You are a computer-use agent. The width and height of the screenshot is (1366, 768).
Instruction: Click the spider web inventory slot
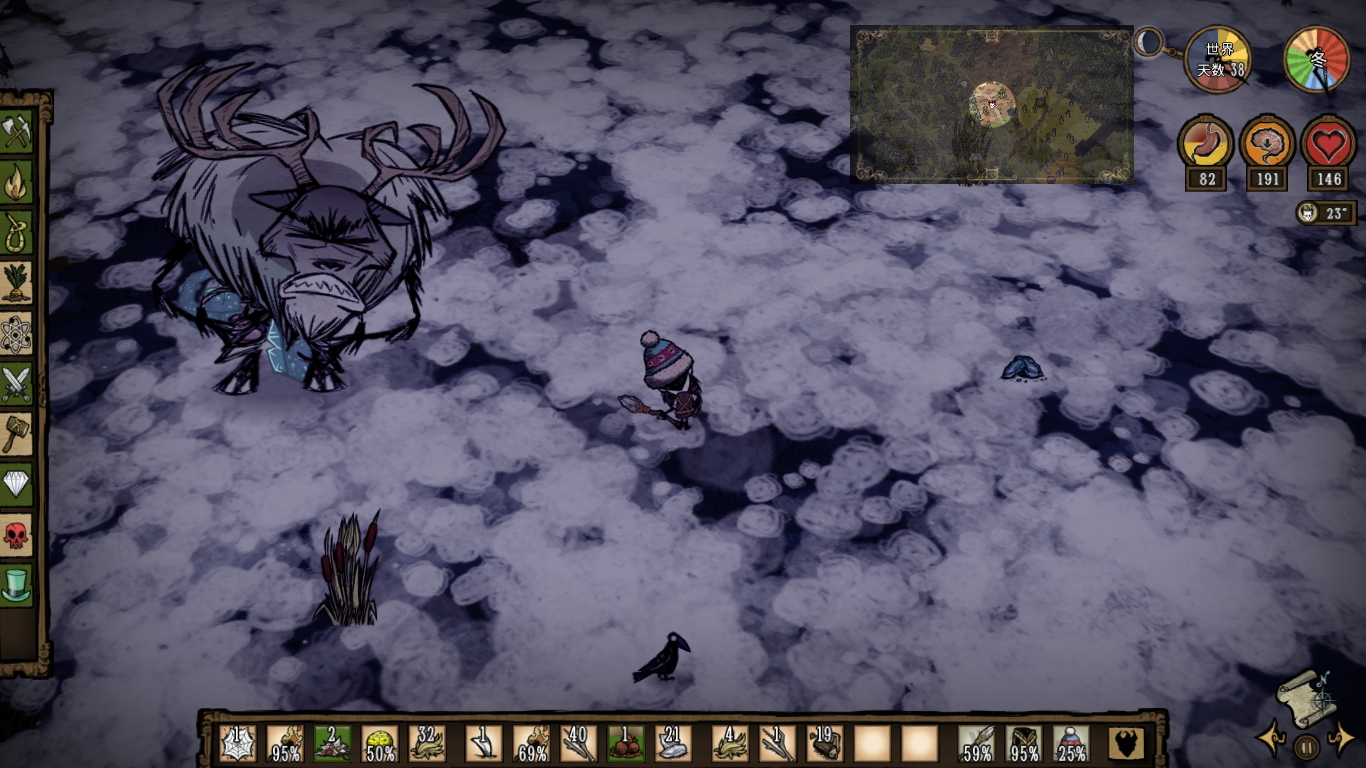pyautogui.click(x=237, y=744)
